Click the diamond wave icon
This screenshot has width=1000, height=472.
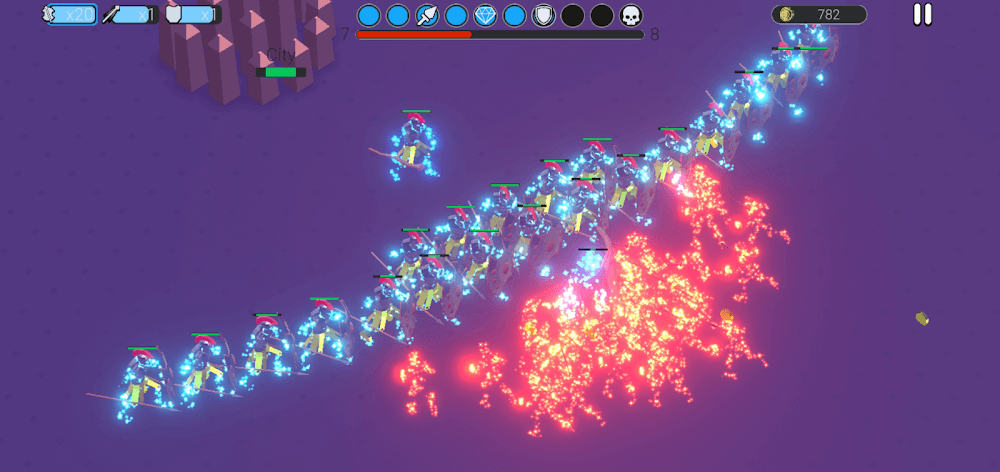click(x=485, y=15)
